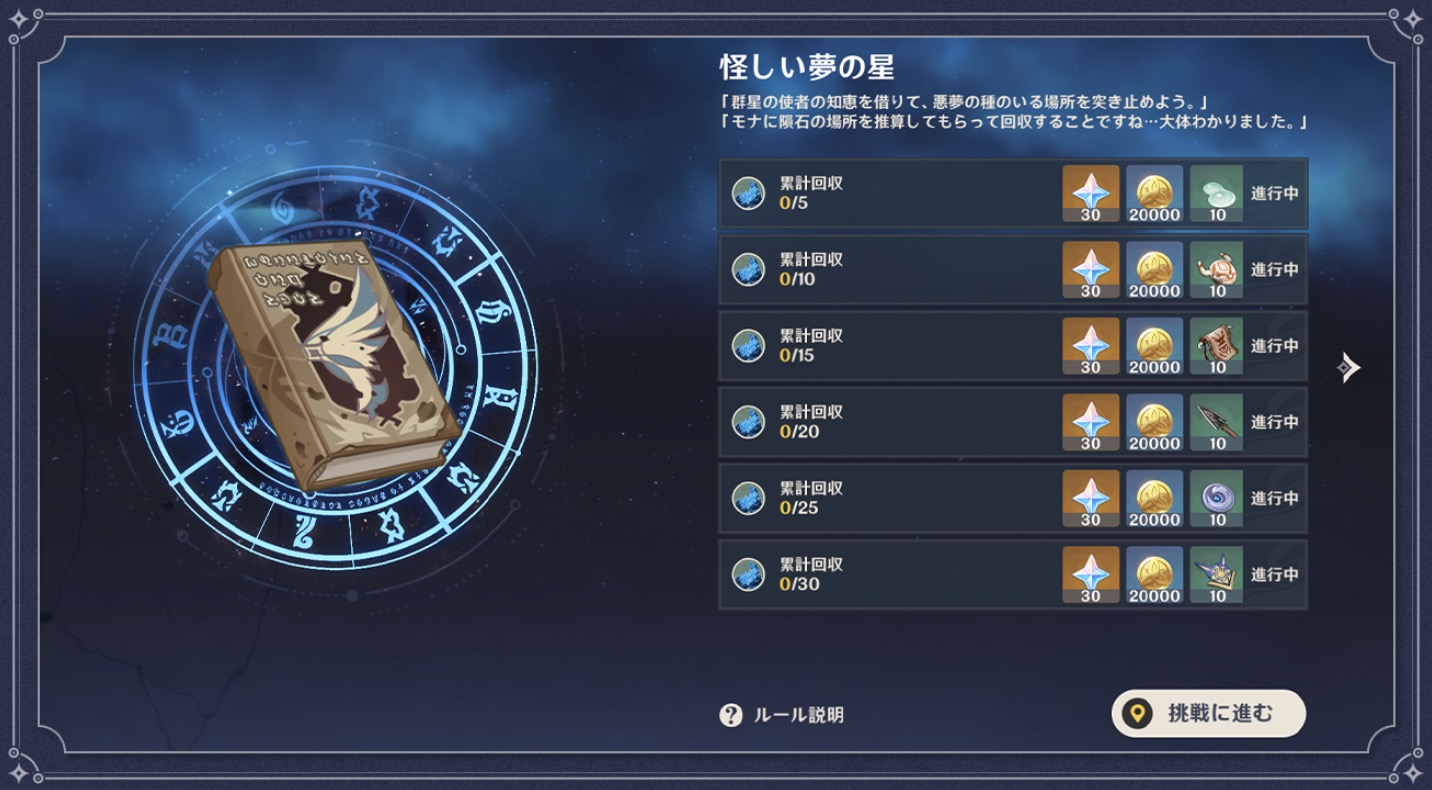1432x790 pixels.
Task: Select the hilichurl mask reward in the 0/10 row
Action: (x=1218, y=270)
